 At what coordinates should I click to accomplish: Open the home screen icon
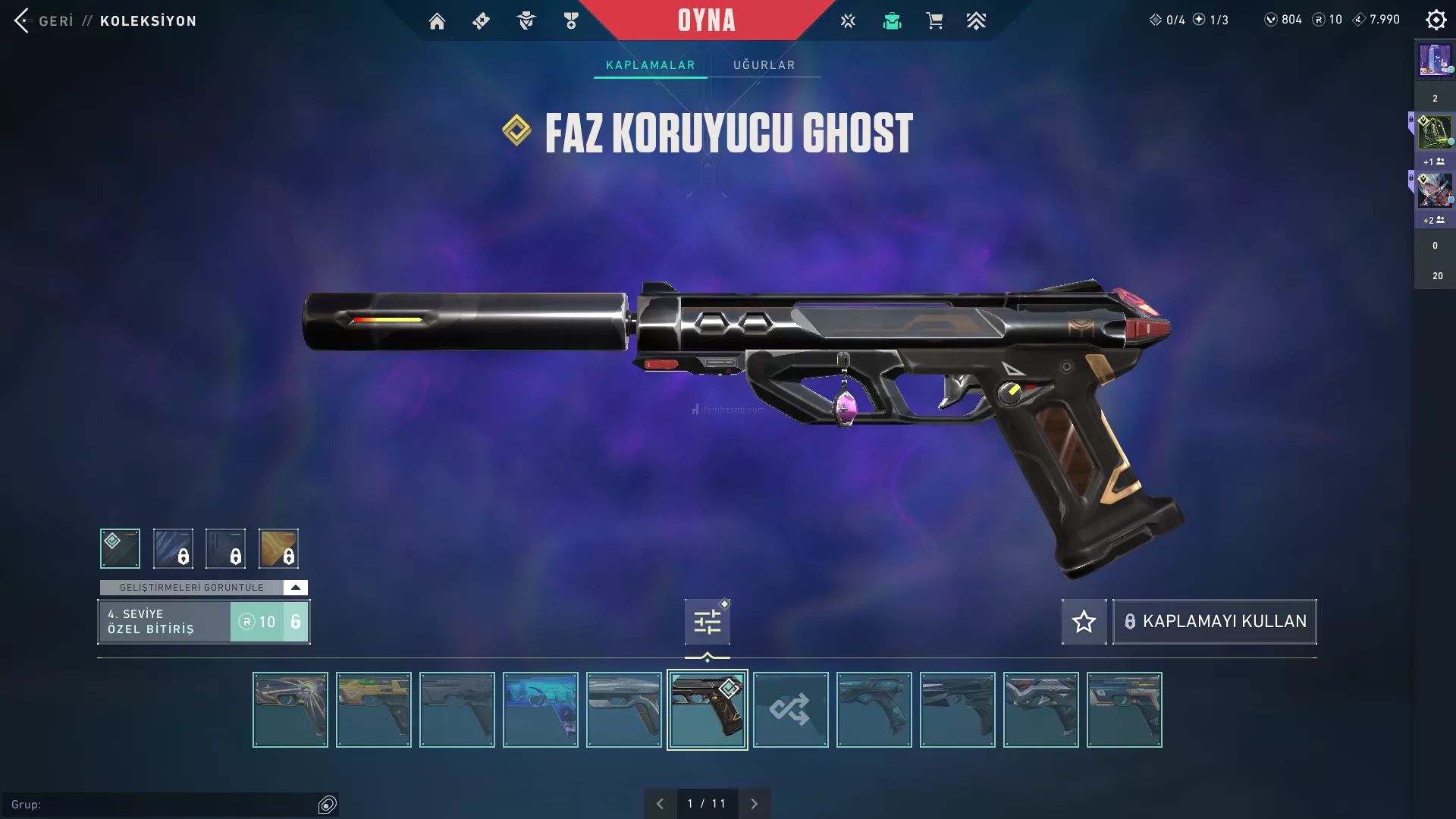tap(437, 21)
